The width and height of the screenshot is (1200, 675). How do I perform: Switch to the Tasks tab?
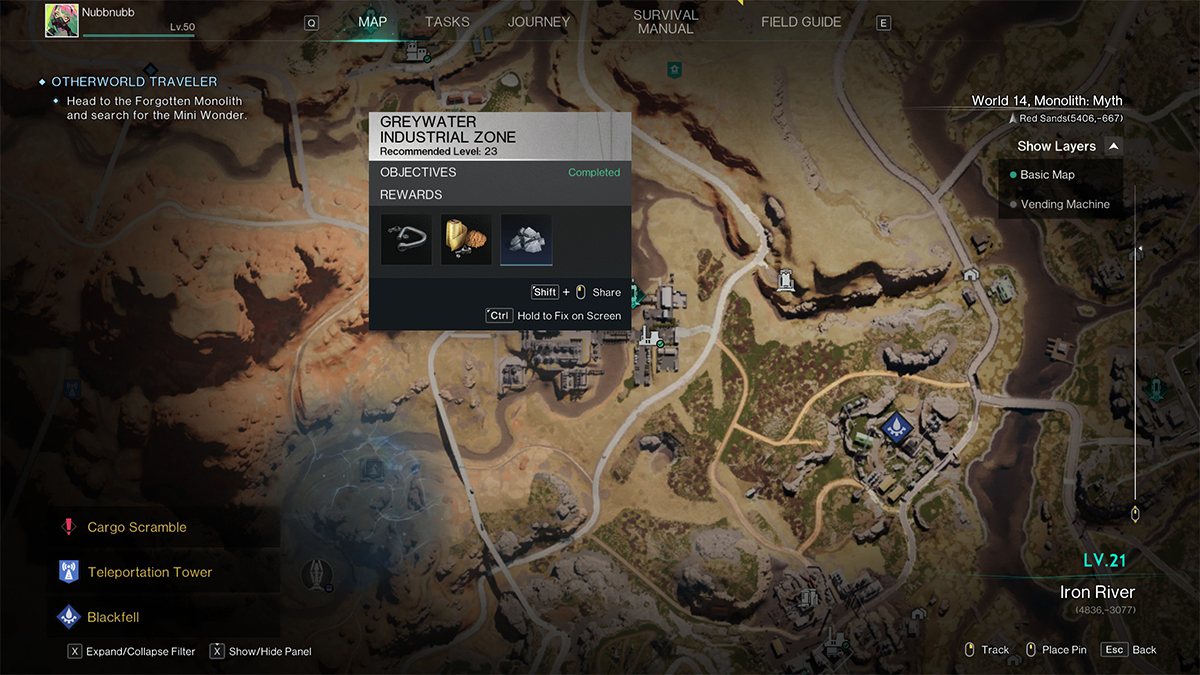(447, 22)
